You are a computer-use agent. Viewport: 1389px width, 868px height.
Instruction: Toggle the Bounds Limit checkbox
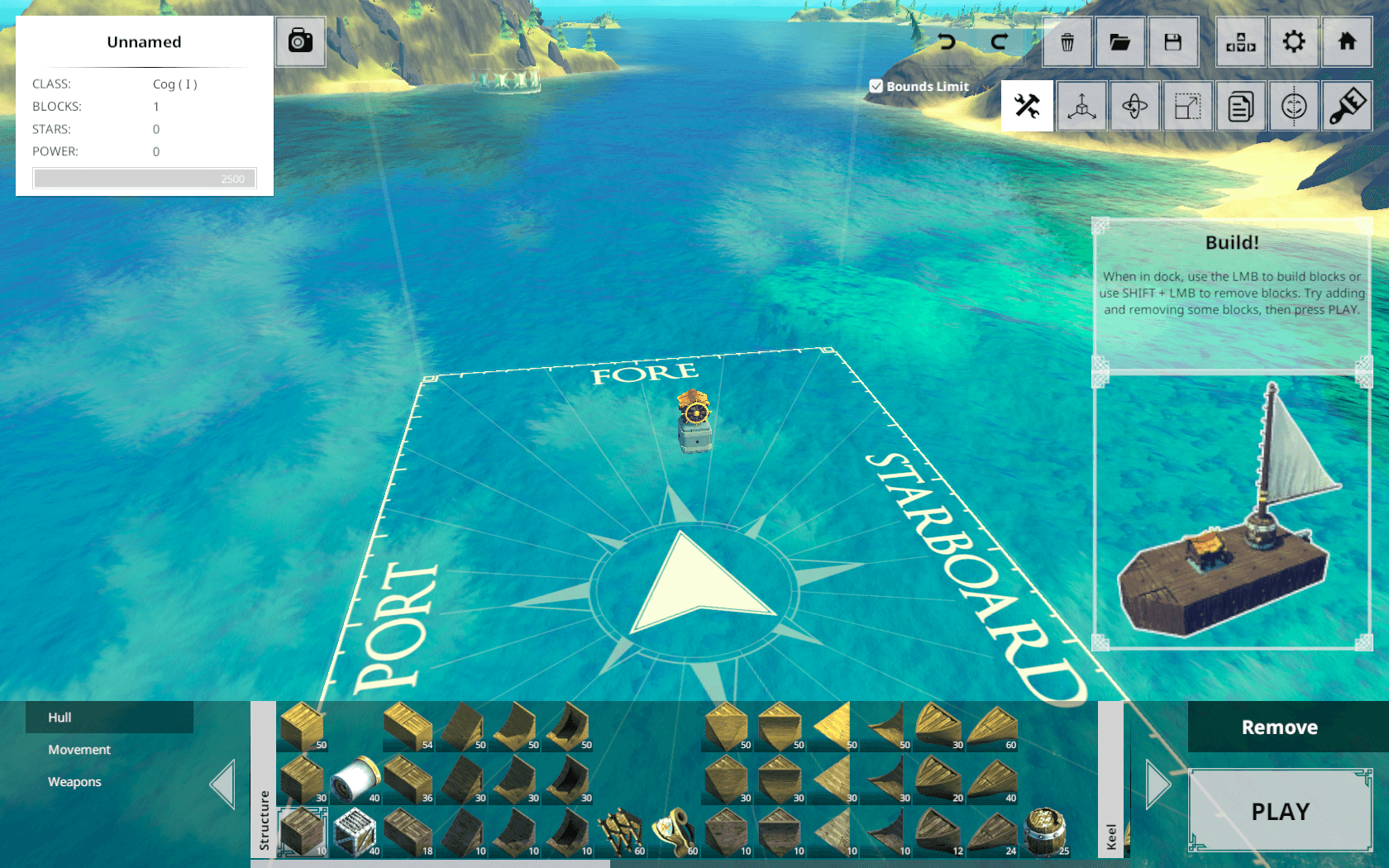pyautogui.click(x=876, y=86)
